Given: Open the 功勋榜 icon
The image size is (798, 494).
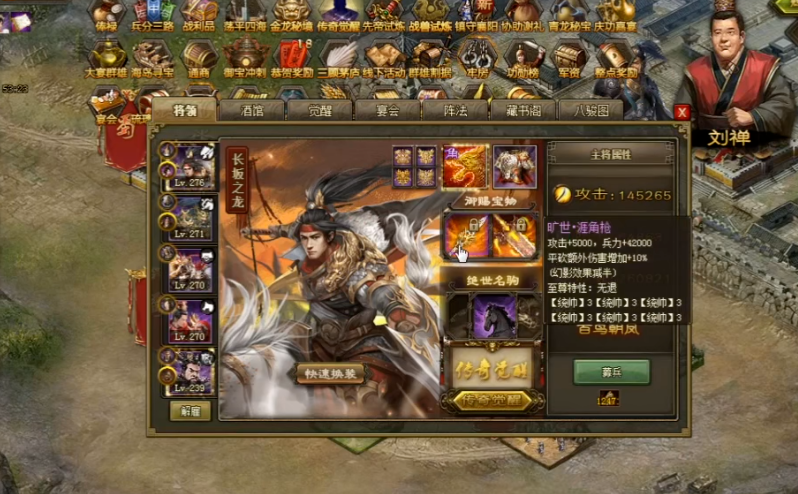Looking at the screenshot, I should pyautogui.click(x=522, y=58).
